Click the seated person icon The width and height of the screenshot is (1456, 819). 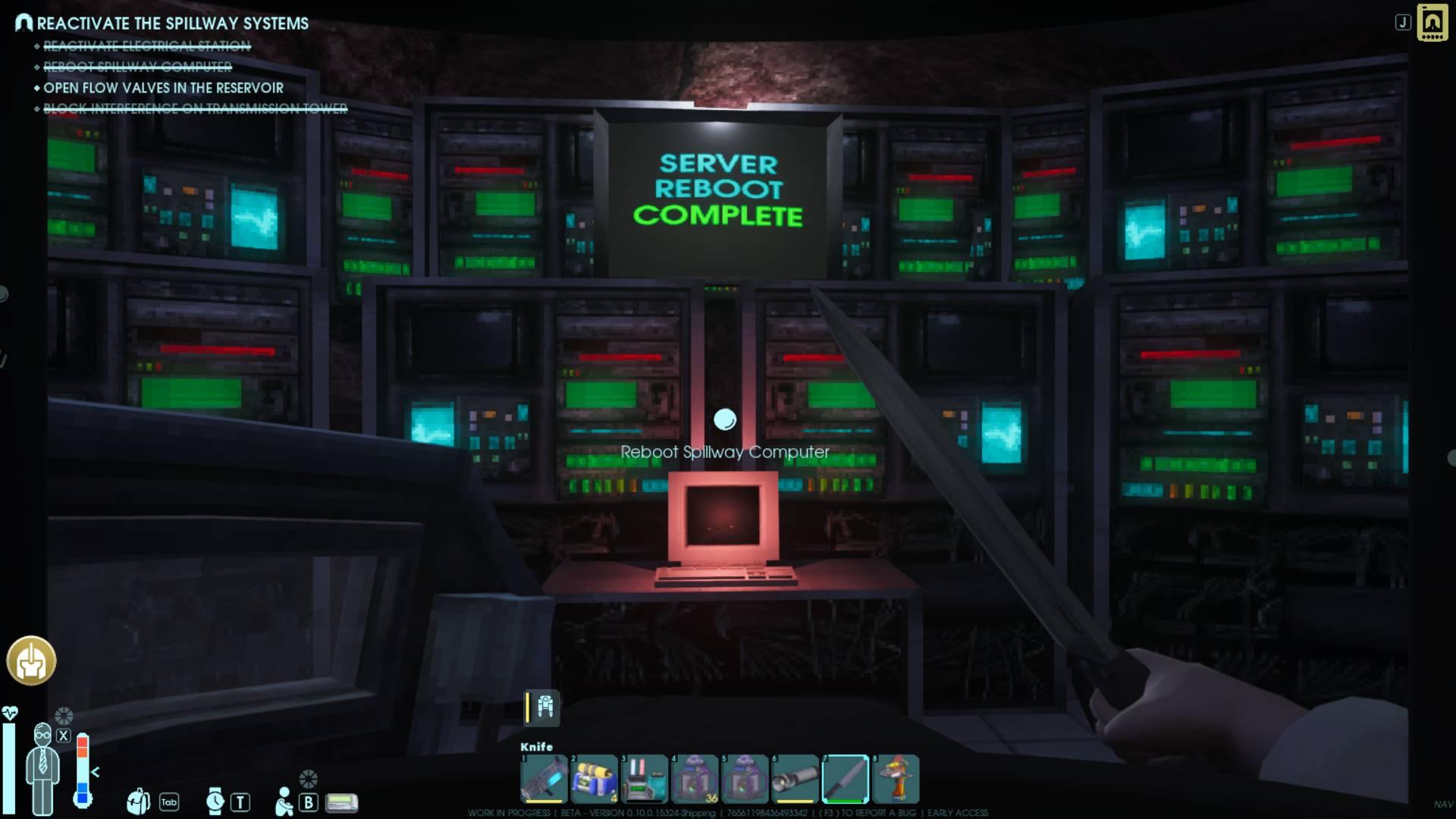coord(284,802)
